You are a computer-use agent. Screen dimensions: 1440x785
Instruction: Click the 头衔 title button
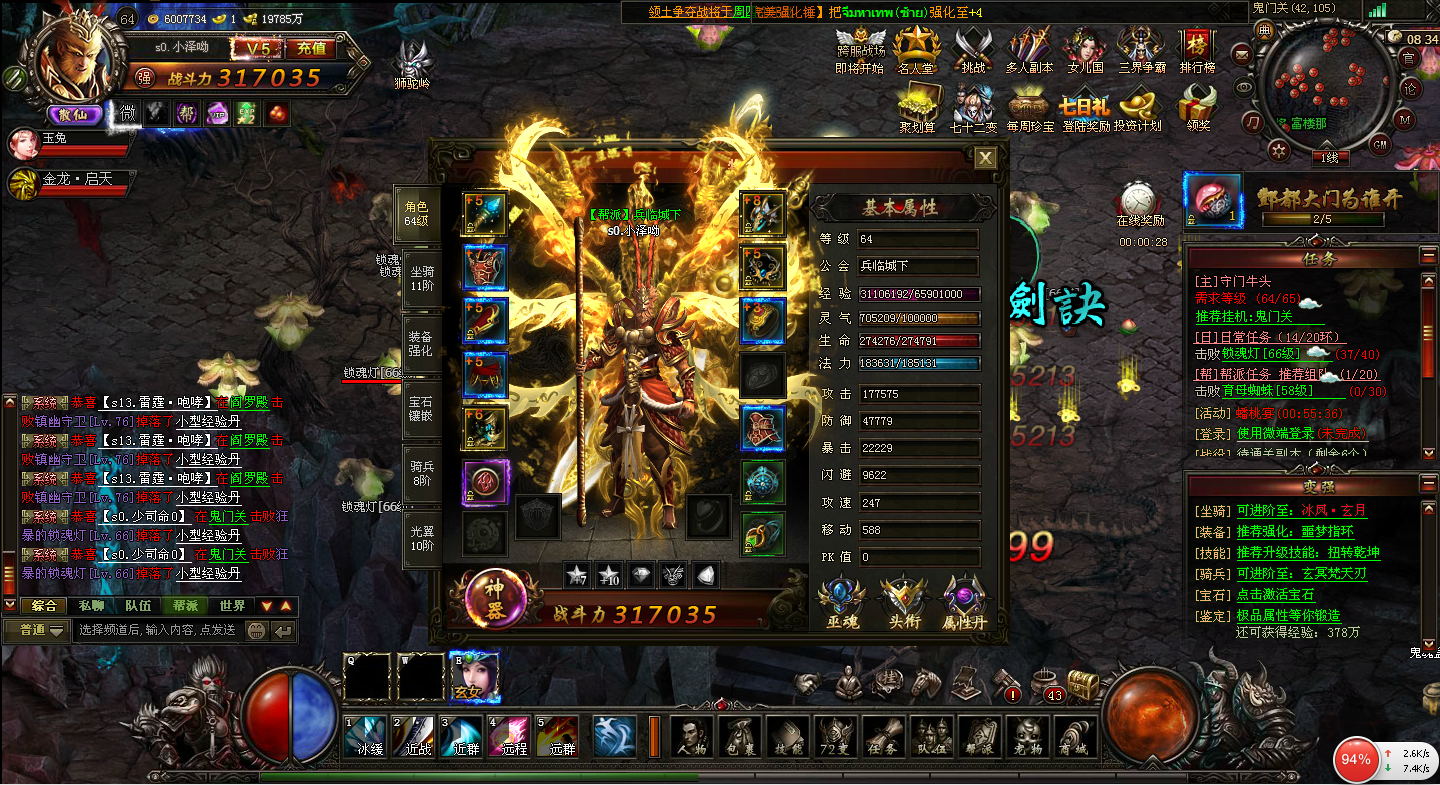tap(903, 604)
